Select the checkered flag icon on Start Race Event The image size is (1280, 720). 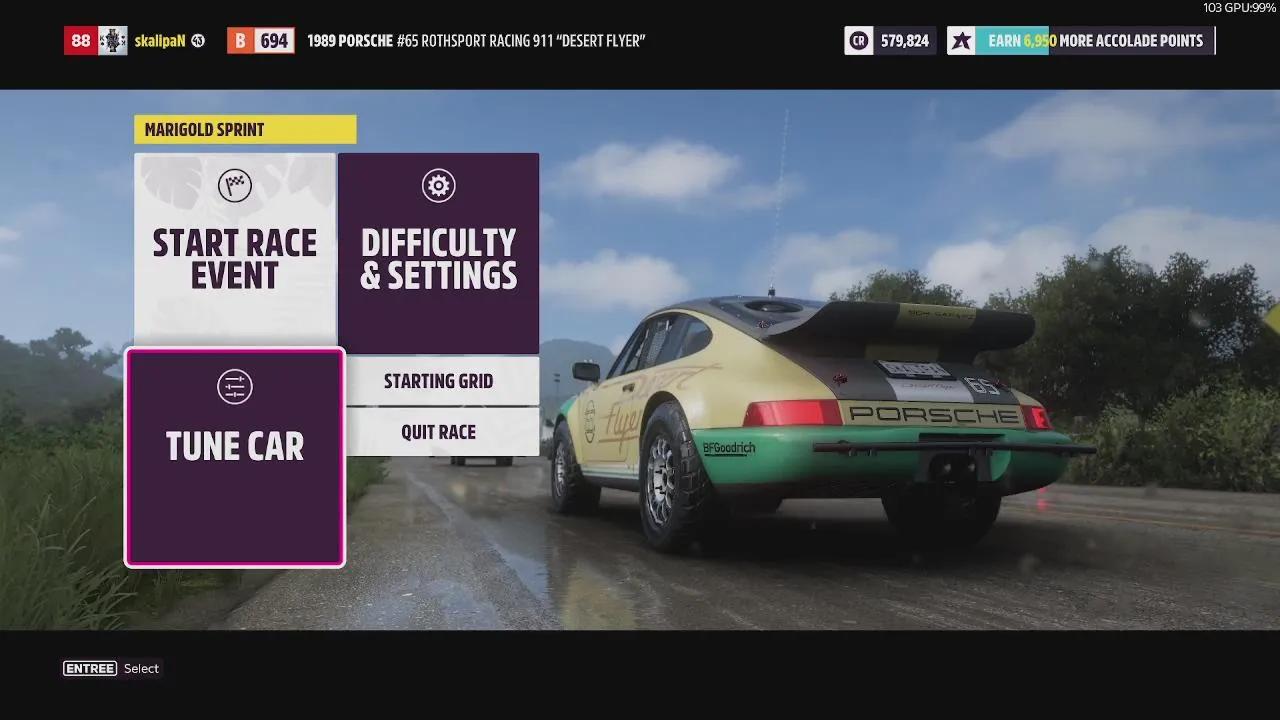[234, 185]
